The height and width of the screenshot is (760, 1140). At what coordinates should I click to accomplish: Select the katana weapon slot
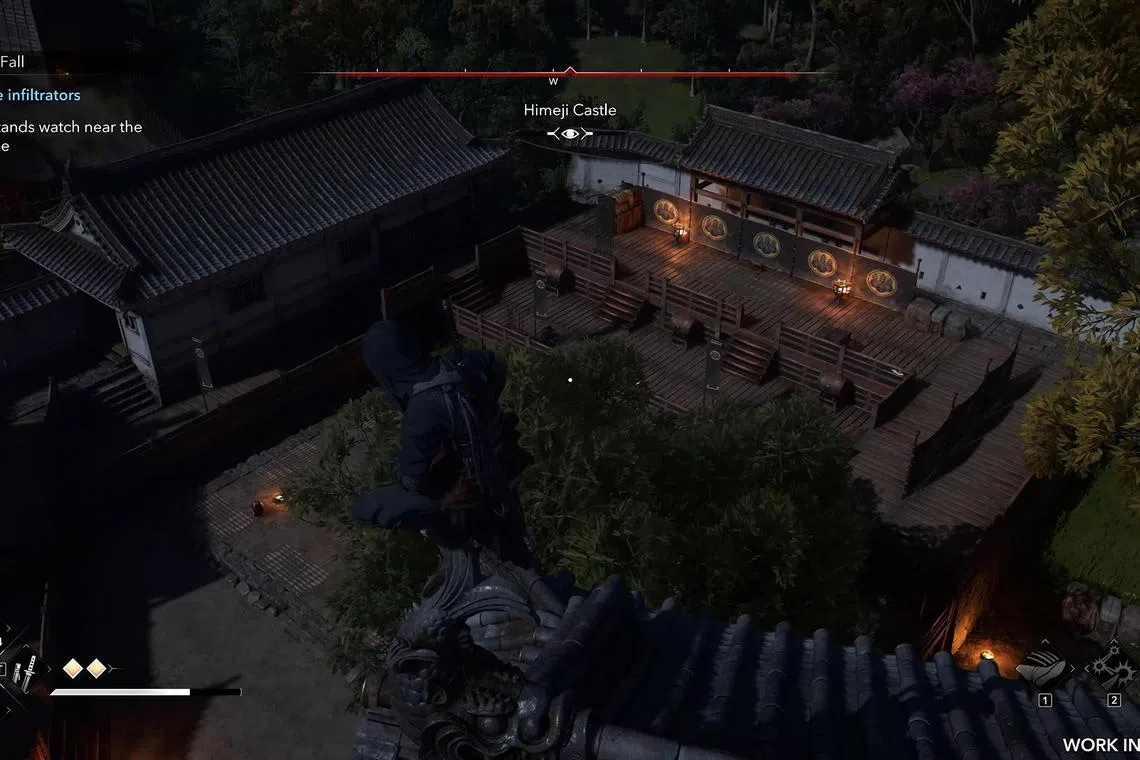pyautogui.click(x=28, y=667)
